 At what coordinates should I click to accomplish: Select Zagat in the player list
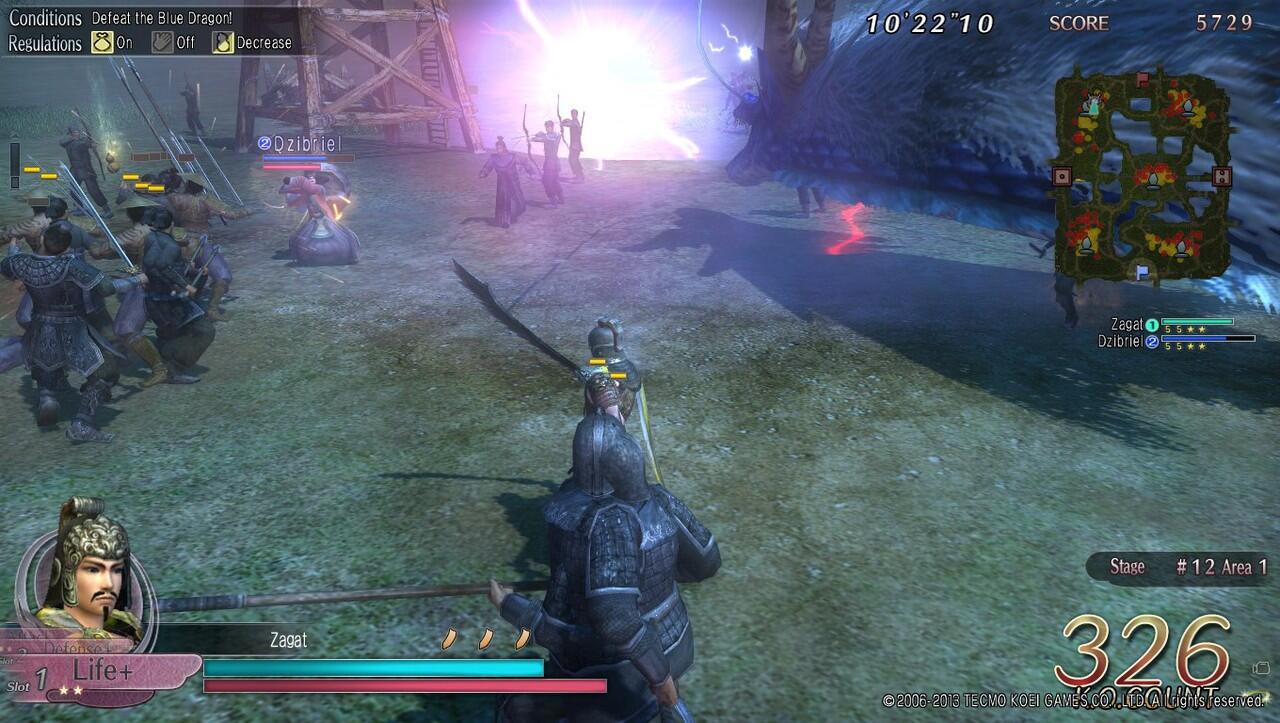pyautogui.click(x=1127, y=324)
